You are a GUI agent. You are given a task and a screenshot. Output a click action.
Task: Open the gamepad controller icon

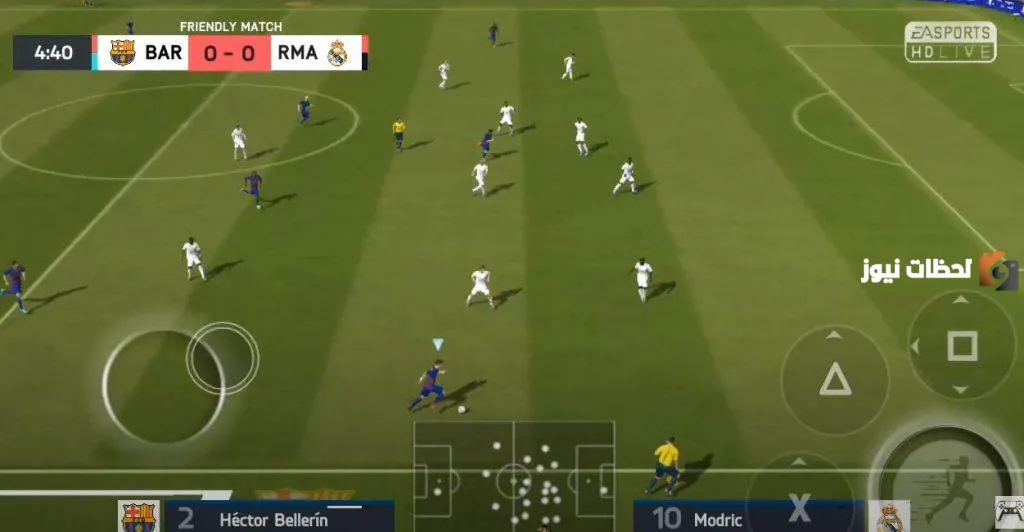(x=1009, y=512)
